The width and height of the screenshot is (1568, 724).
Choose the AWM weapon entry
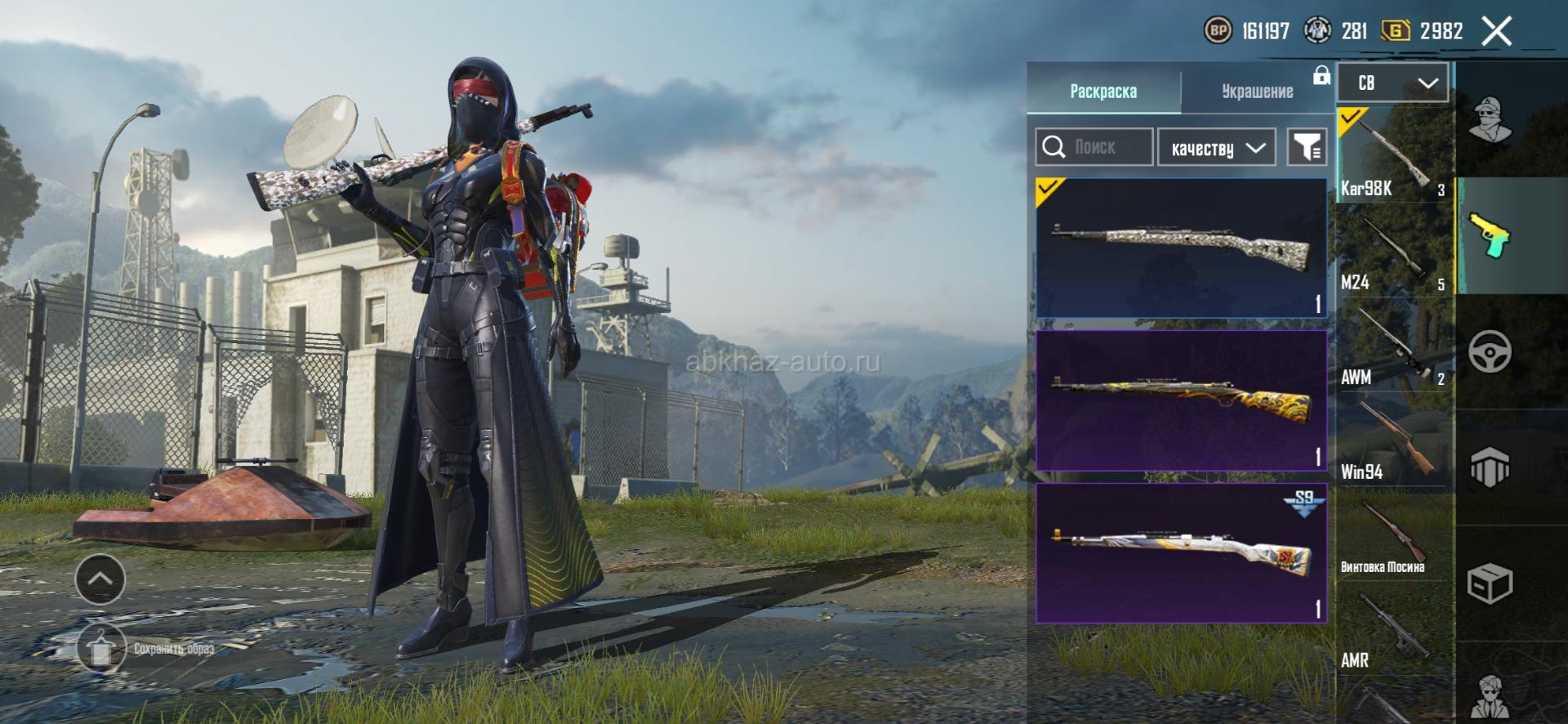1393,344
